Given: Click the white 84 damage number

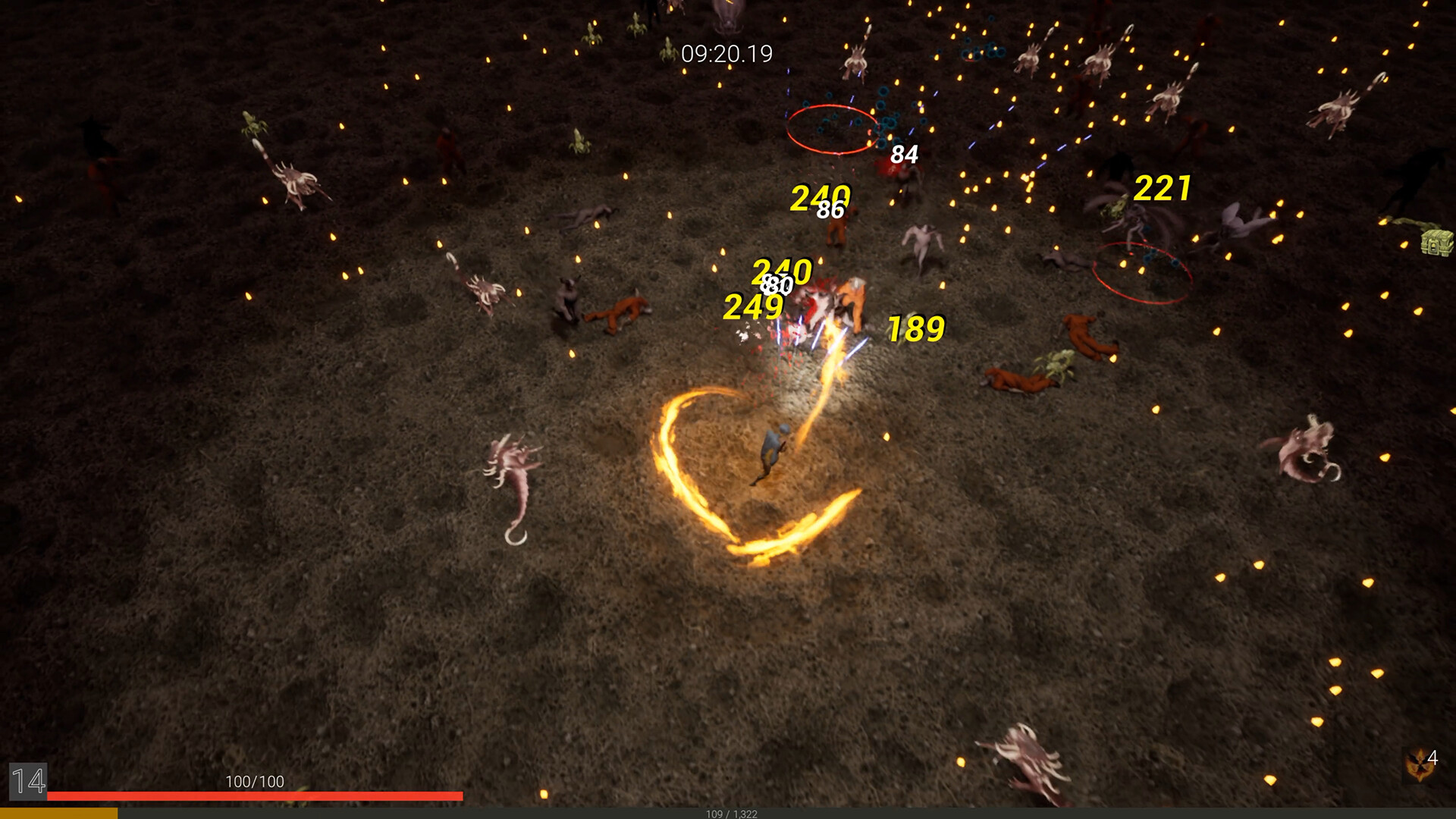Looking at the screenshot, I should (903, 155).
